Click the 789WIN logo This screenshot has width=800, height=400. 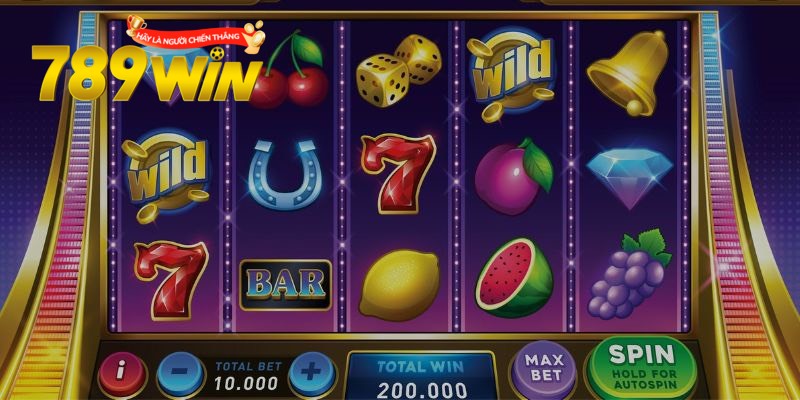coord(145,74)
